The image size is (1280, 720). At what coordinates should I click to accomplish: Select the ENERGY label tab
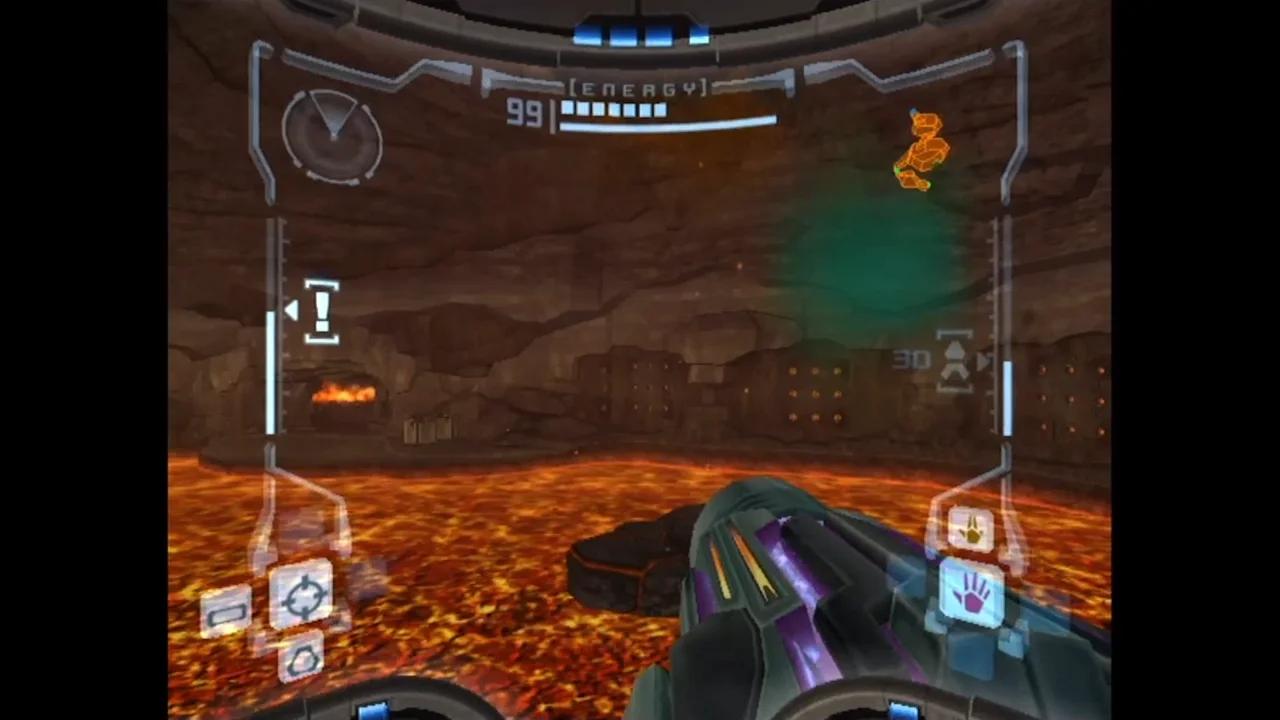[x=637, y=88]
